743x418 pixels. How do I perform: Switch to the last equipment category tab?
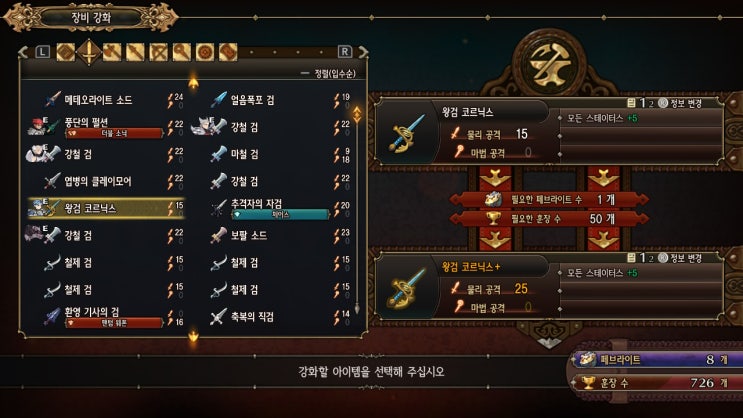tap(228, 51)
